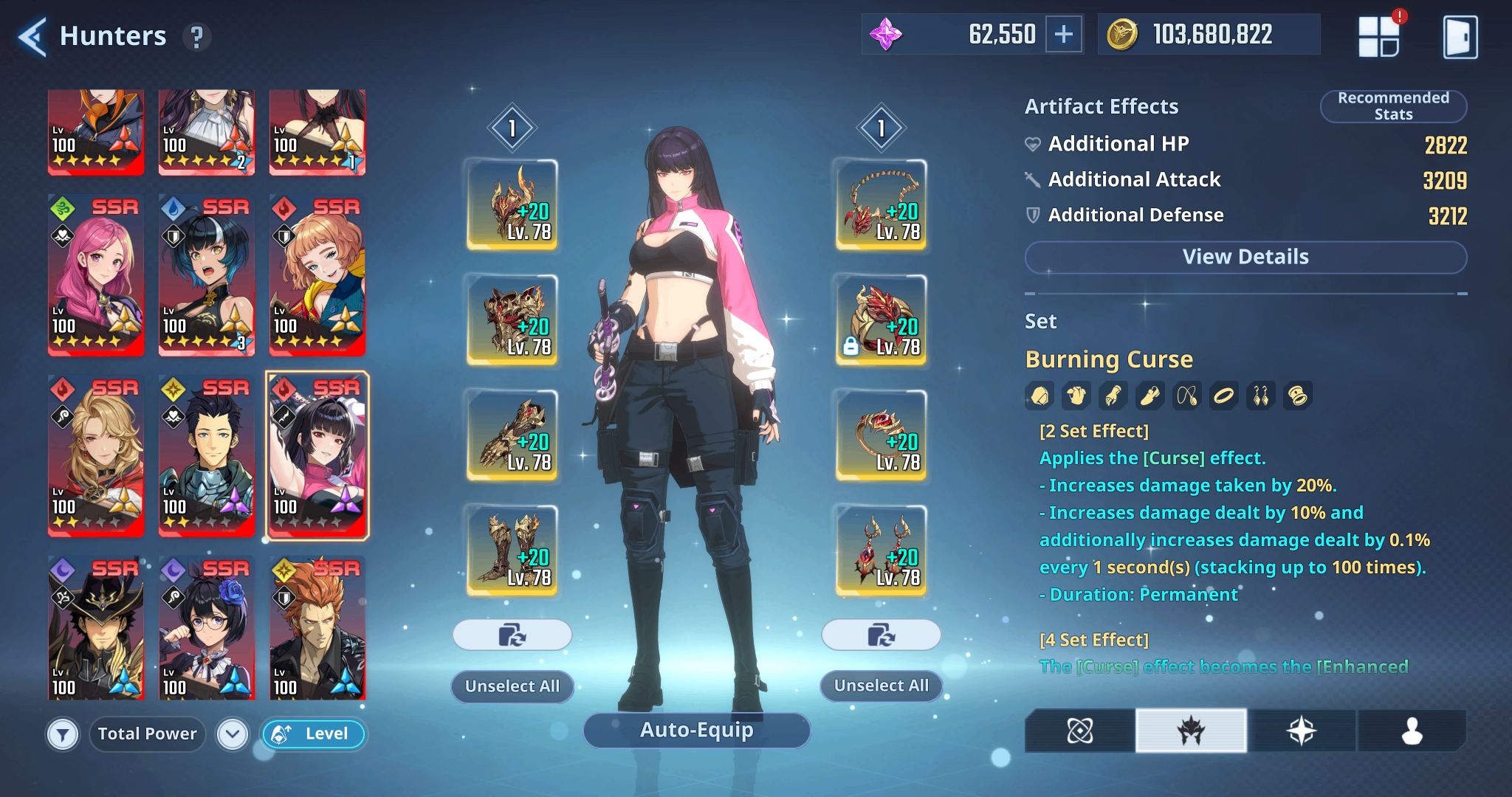Image resolution: width=1512 pixels, height=797 pixels.
Task: Switch to the crossed-rings first tab
Action: (1079, 731)
